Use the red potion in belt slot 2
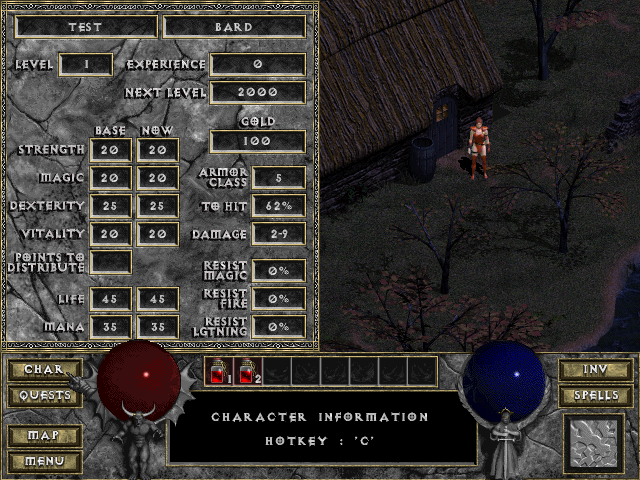 246,372
